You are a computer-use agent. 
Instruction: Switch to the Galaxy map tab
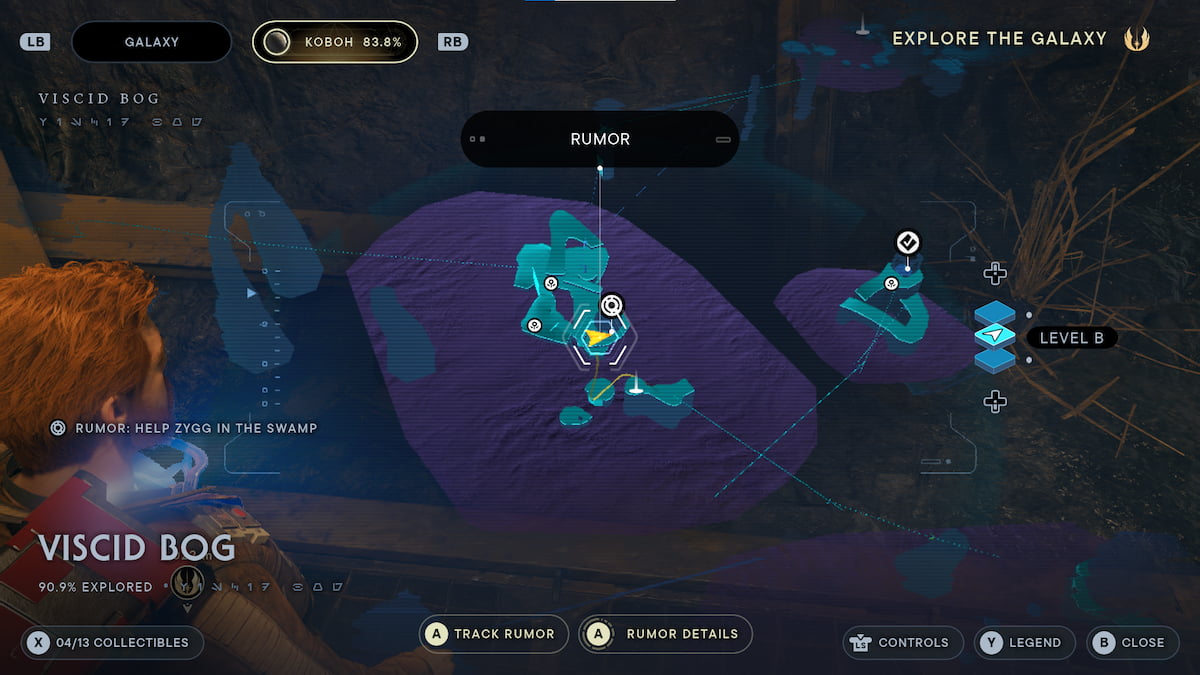click(151, 42)
